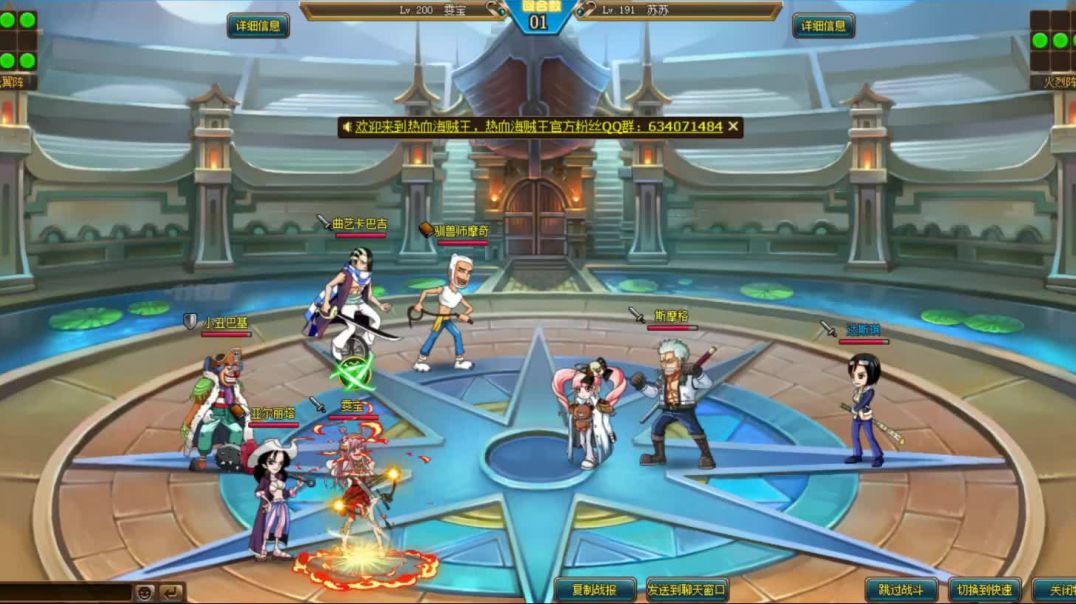Send report via 发送到聊天窗口 button
This screenshot has width=1076, height=604.
coord(687,589)
